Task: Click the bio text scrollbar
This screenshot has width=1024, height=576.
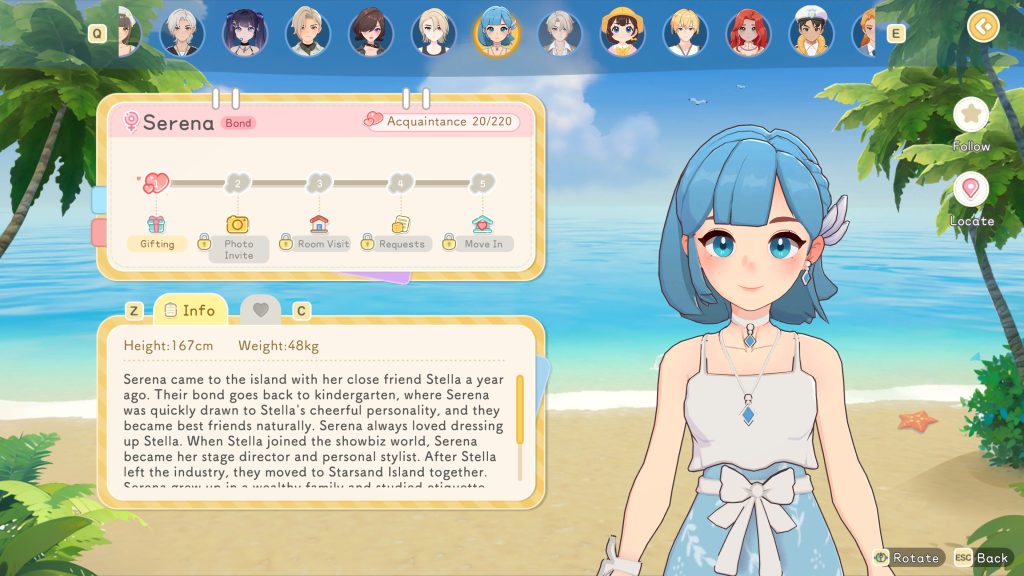Action: pyautogui.click(x=520, y=408)
